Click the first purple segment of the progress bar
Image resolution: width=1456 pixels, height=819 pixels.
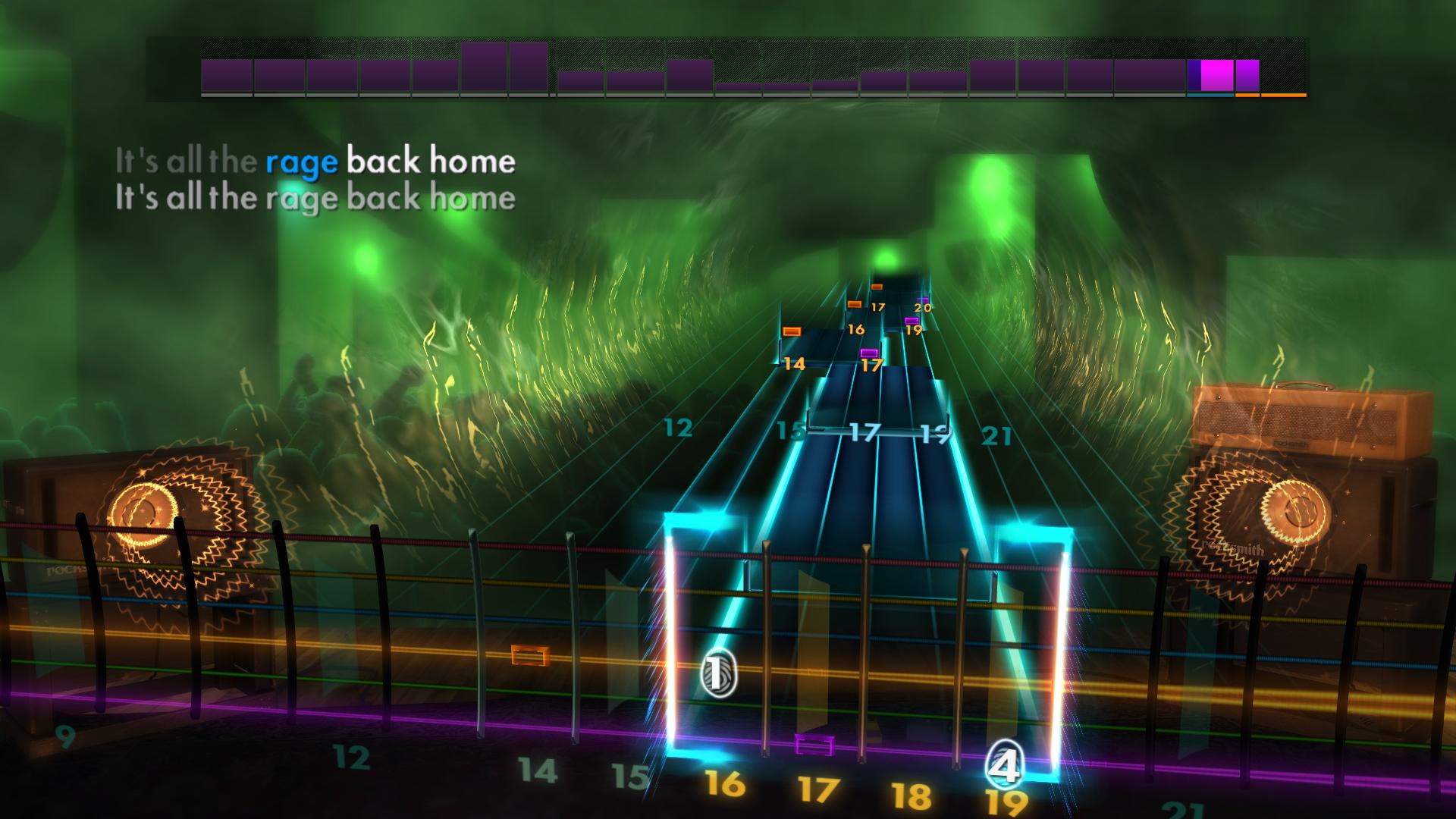coord(225,76)
